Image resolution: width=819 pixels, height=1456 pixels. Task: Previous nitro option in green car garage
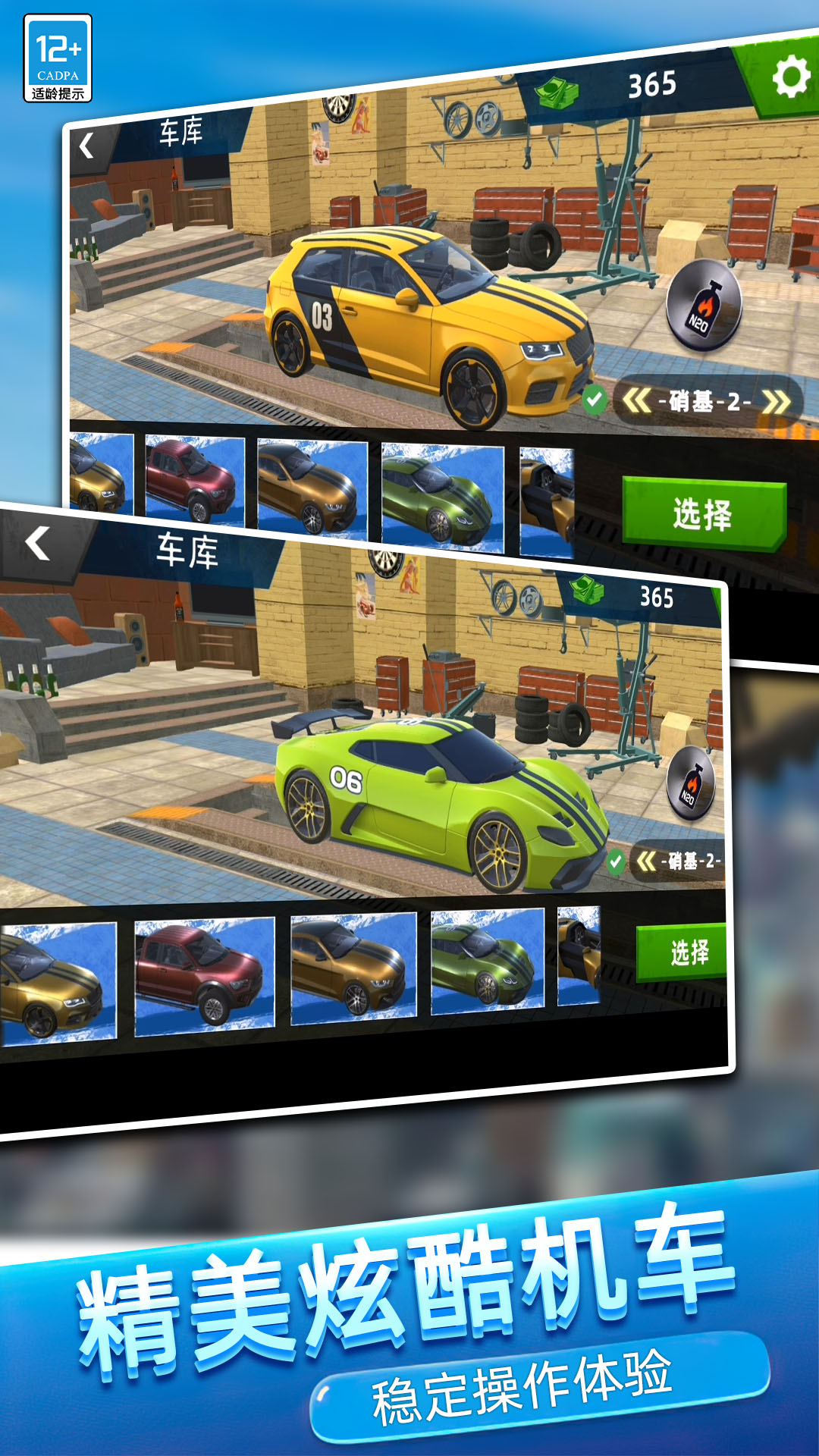646,861
